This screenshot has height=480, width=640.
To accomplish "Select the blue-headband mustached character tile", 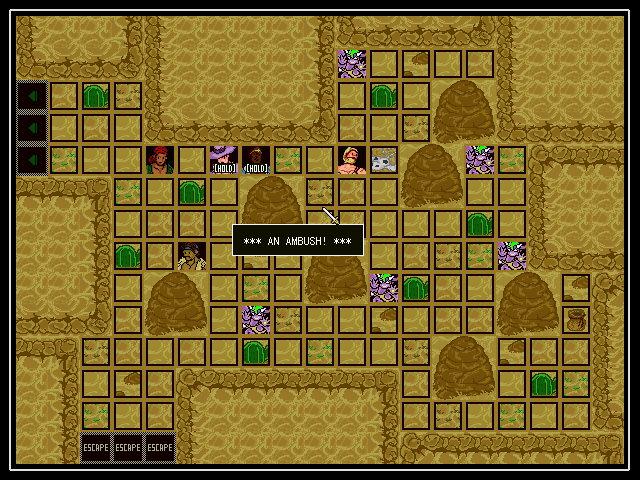I will tap(192, 256).
